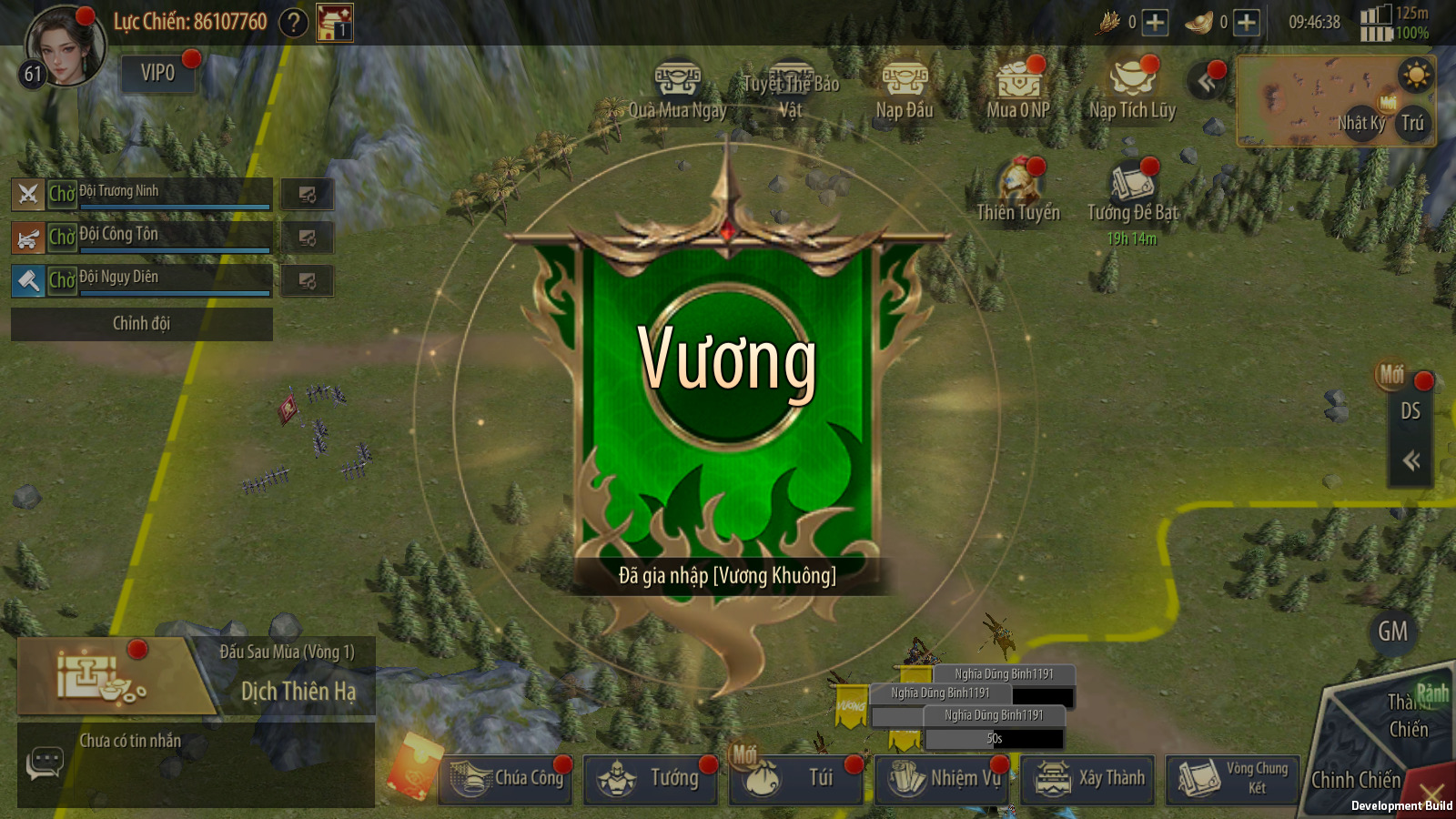Select the Đội Công Tôn team row
Screen dimensions: 1456x819
coord(159,237)
